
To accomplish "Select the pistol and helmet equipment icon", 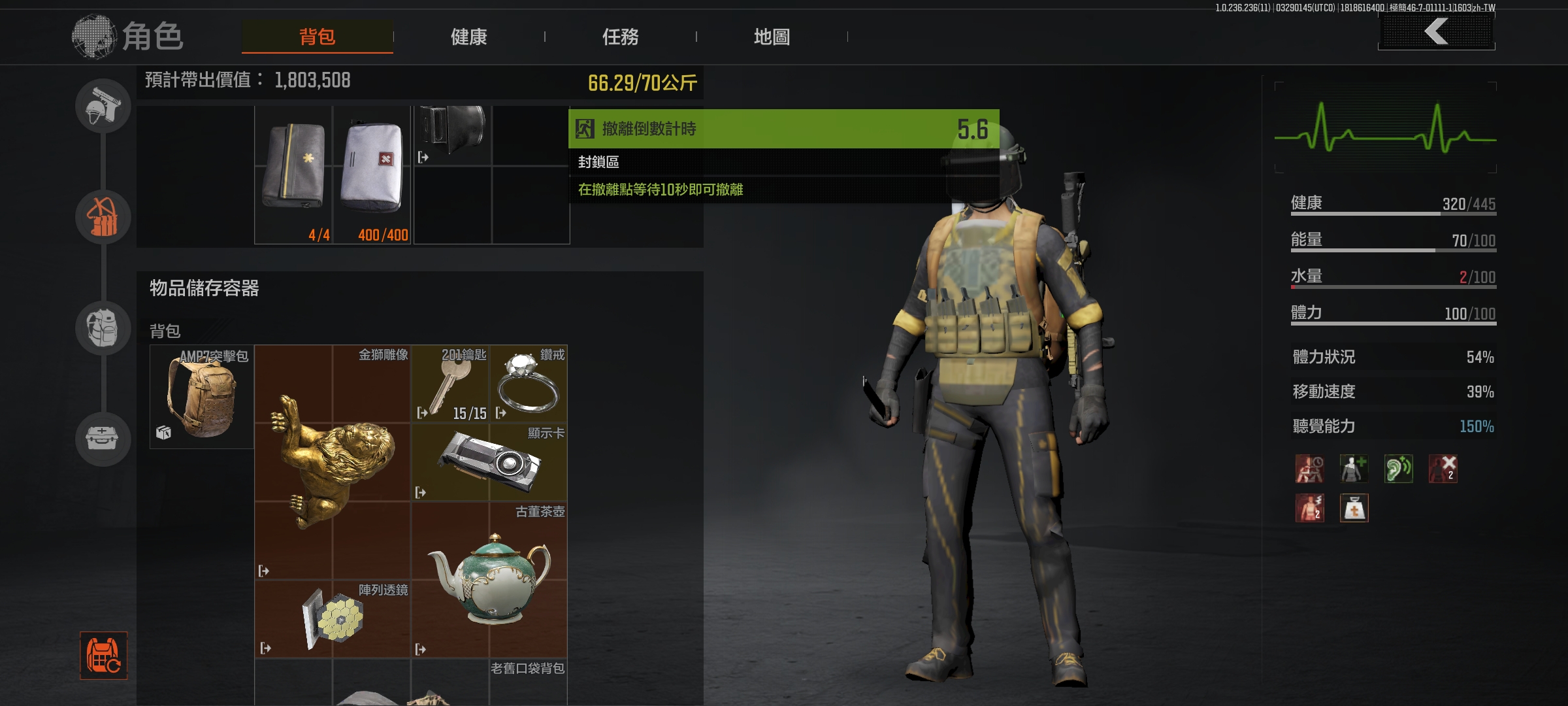I will 103,106.
